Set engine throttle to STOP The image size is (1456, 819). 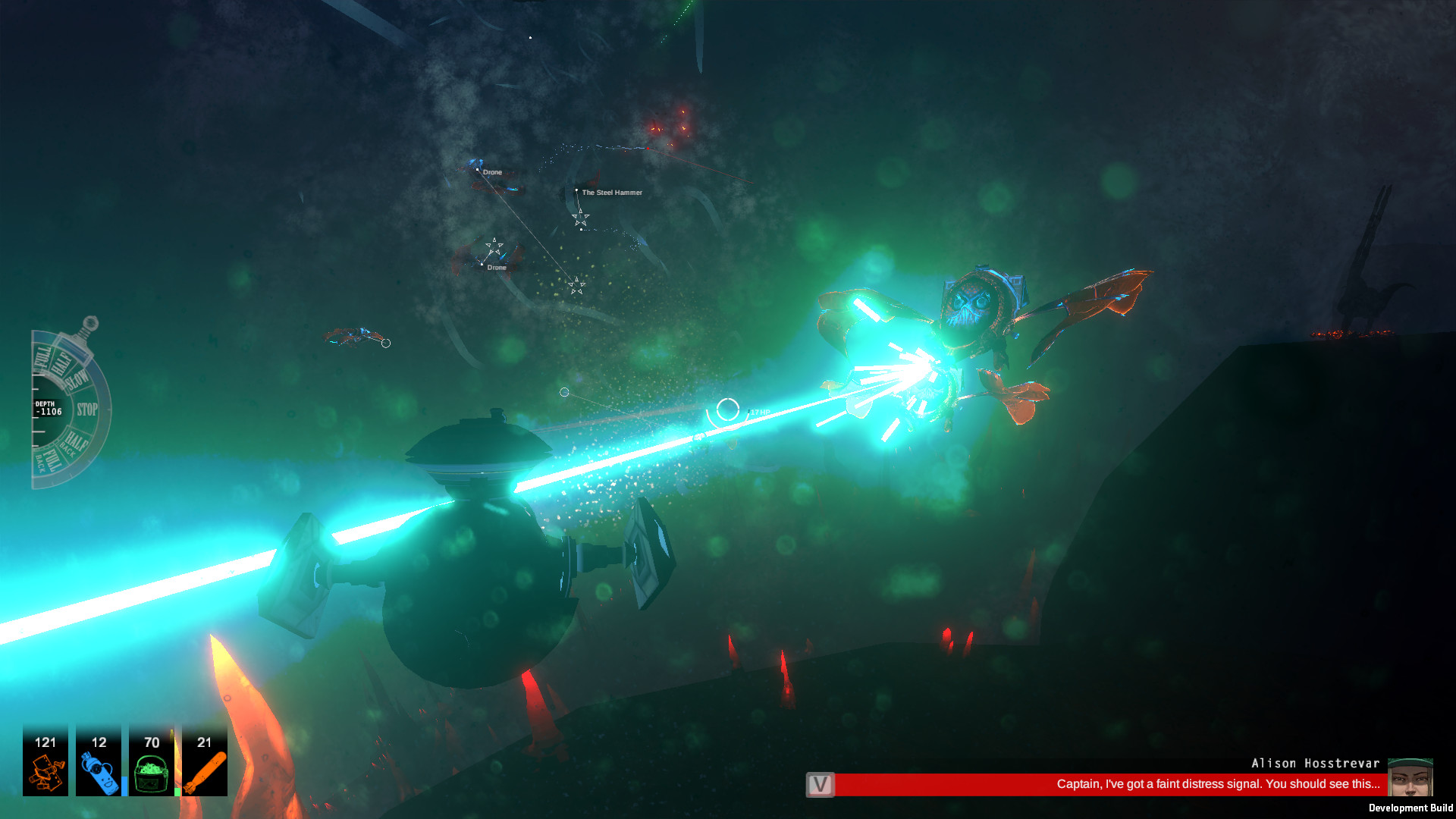pos(88,408)
